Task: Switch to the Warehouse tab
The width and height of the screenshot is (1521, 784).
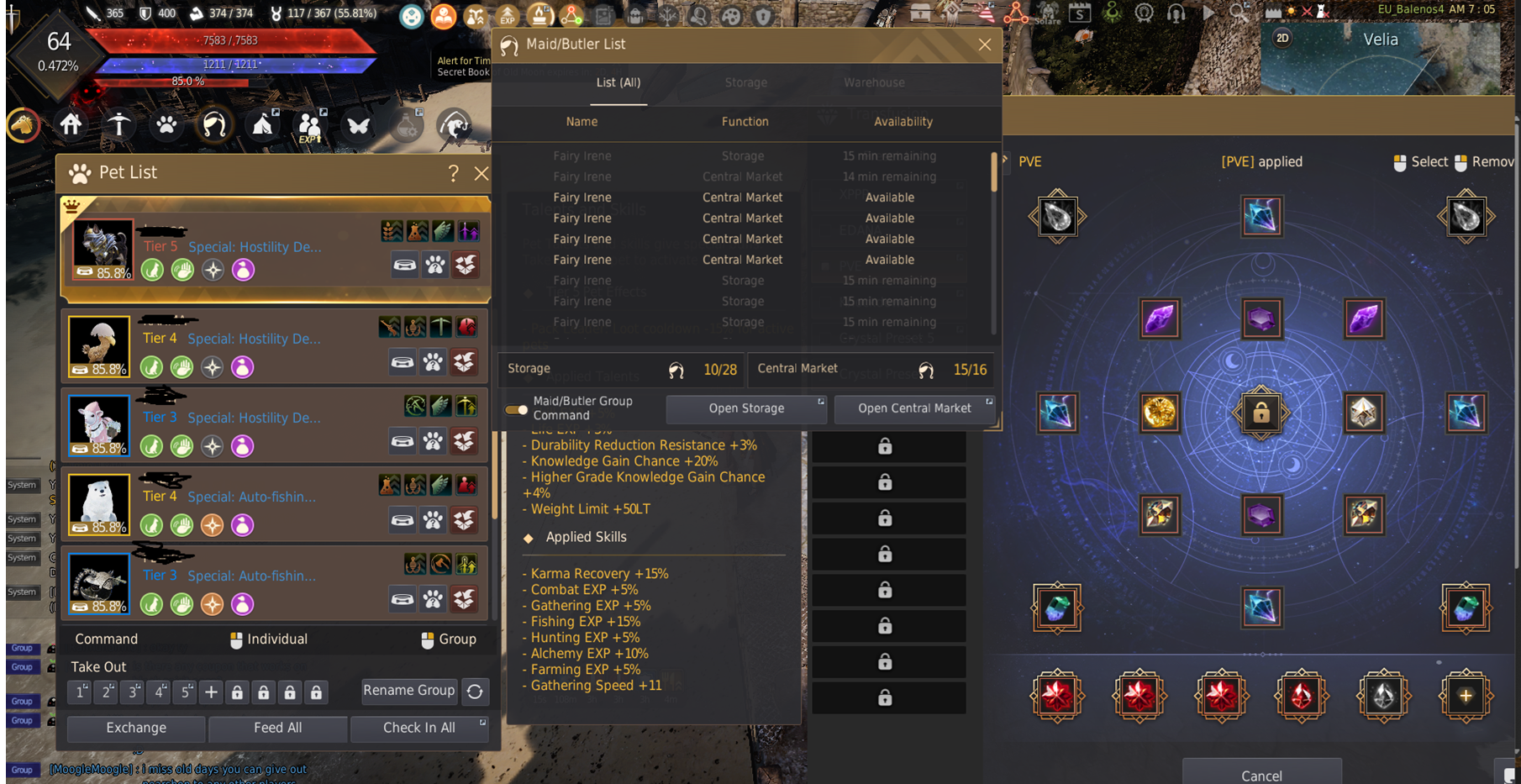Action: 874,82
